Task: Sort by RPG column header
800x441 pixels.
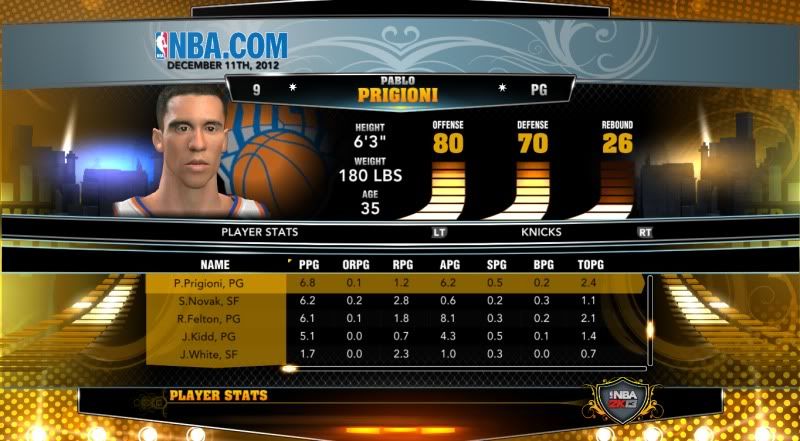Action: pos(402,265)
